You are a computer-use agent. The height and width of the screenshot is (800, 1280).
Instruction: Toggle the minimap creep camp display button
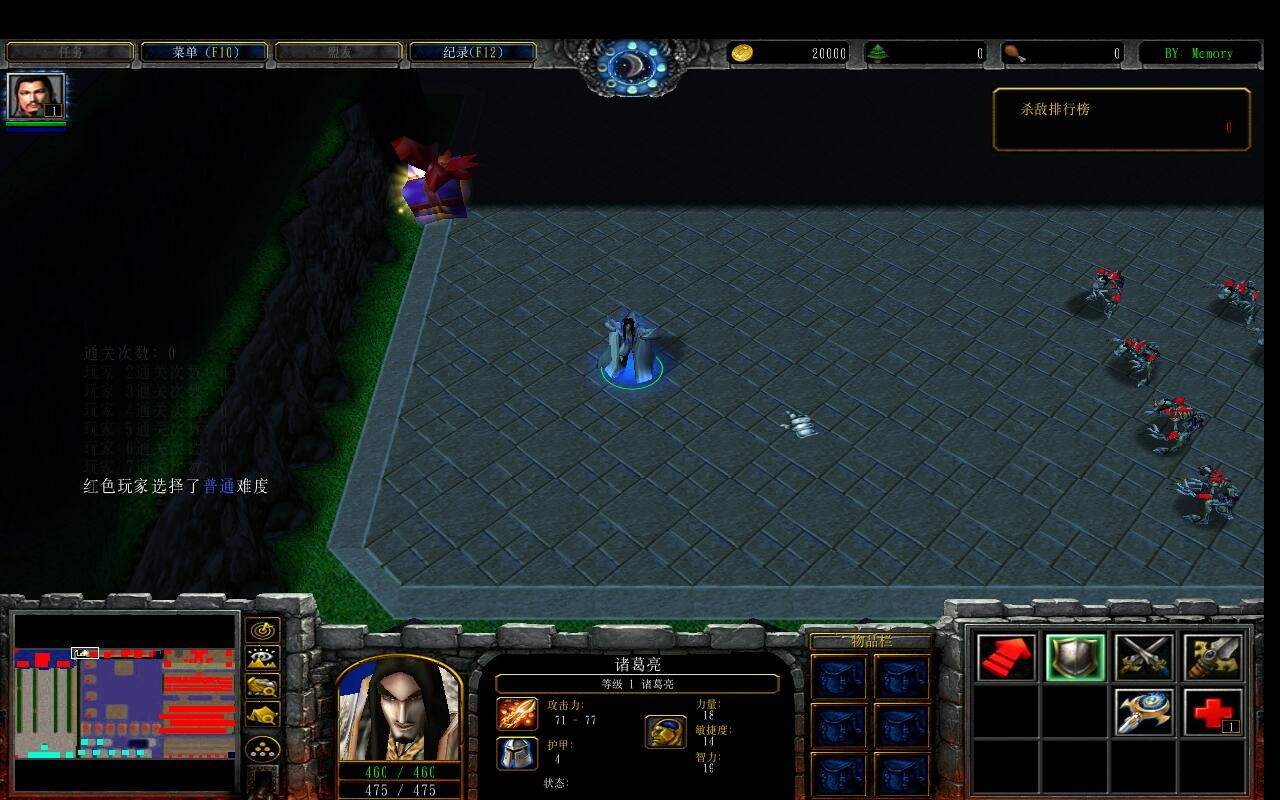coord(262,715)
